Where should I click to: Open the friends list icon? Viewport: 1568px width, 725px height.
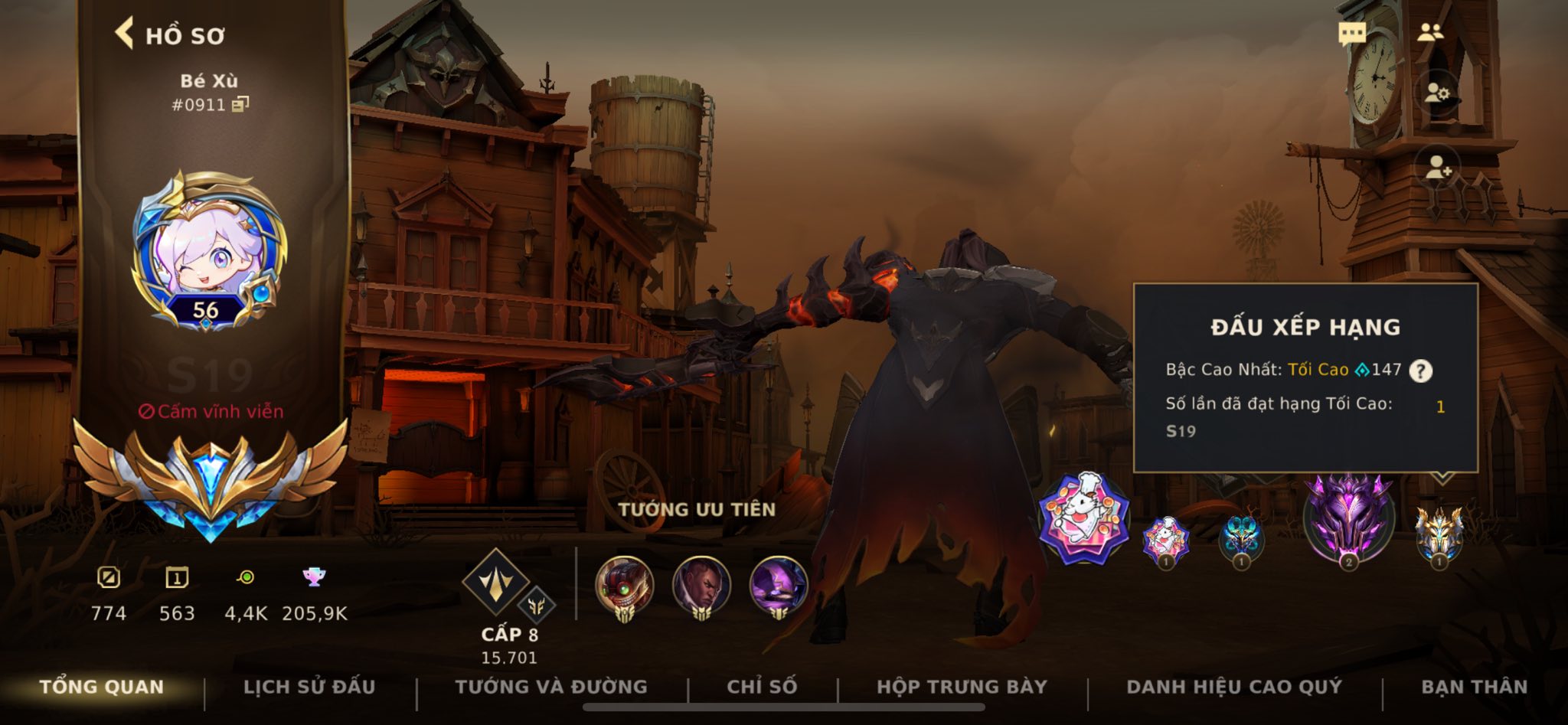coord(1430,33)
